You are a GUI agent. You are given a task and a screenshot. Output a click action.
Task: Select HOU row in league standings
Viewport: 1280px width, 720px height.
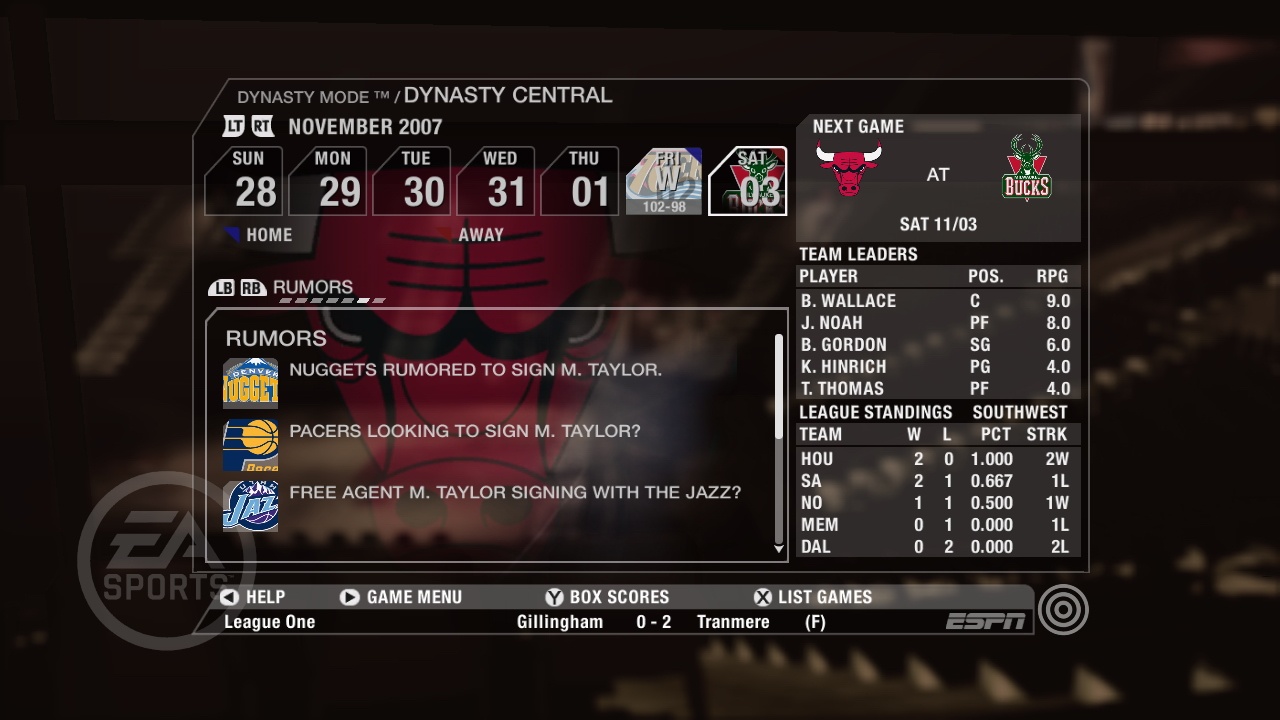[935, 458]
